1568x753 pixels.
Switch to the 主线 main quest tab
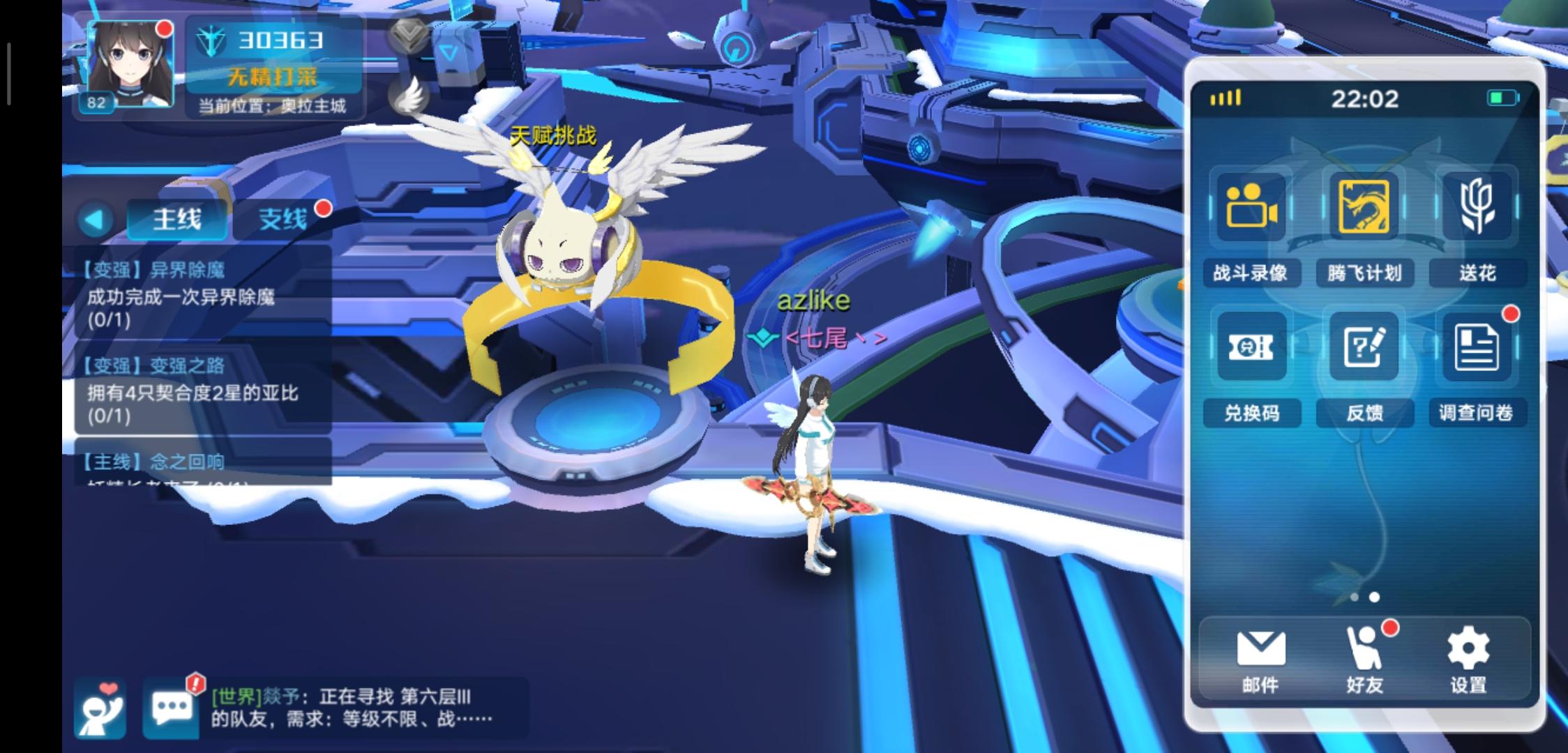tap(177, 218)
